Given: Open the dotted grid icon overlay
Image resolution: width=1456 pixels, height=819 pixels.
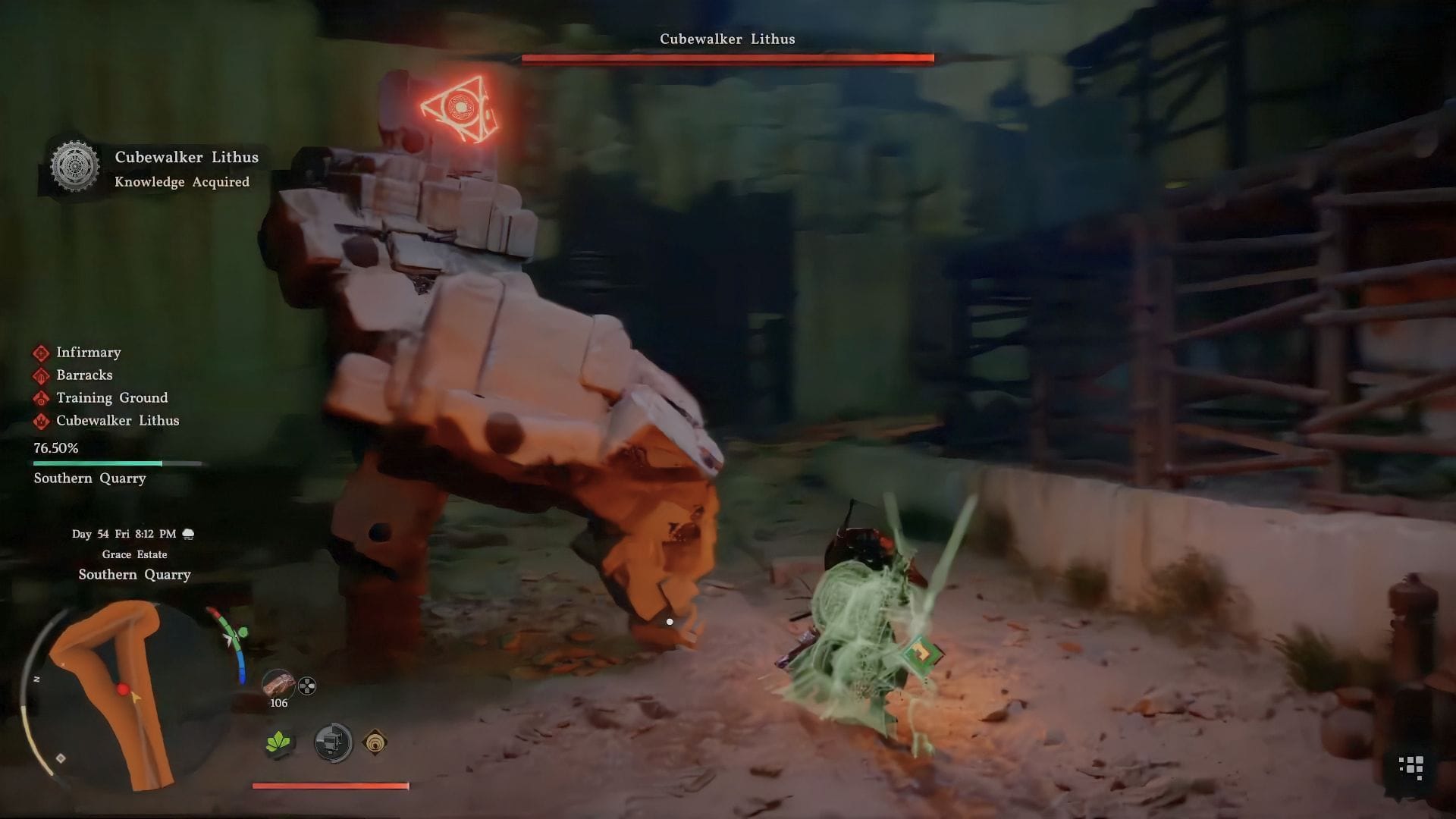Looking at the screenshot, I should click(1410, 767).
